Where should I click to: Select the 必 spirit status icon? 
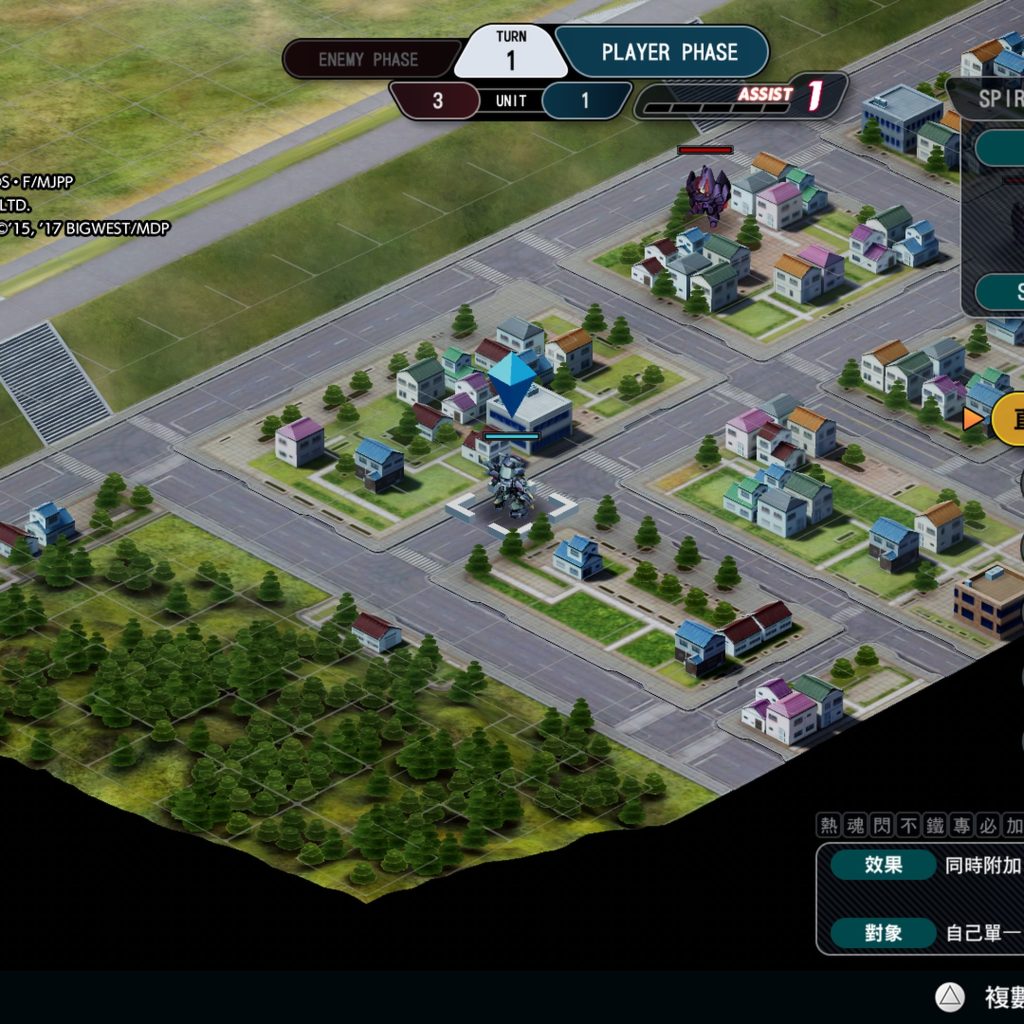pyautogui.click(x=987, y=825)
